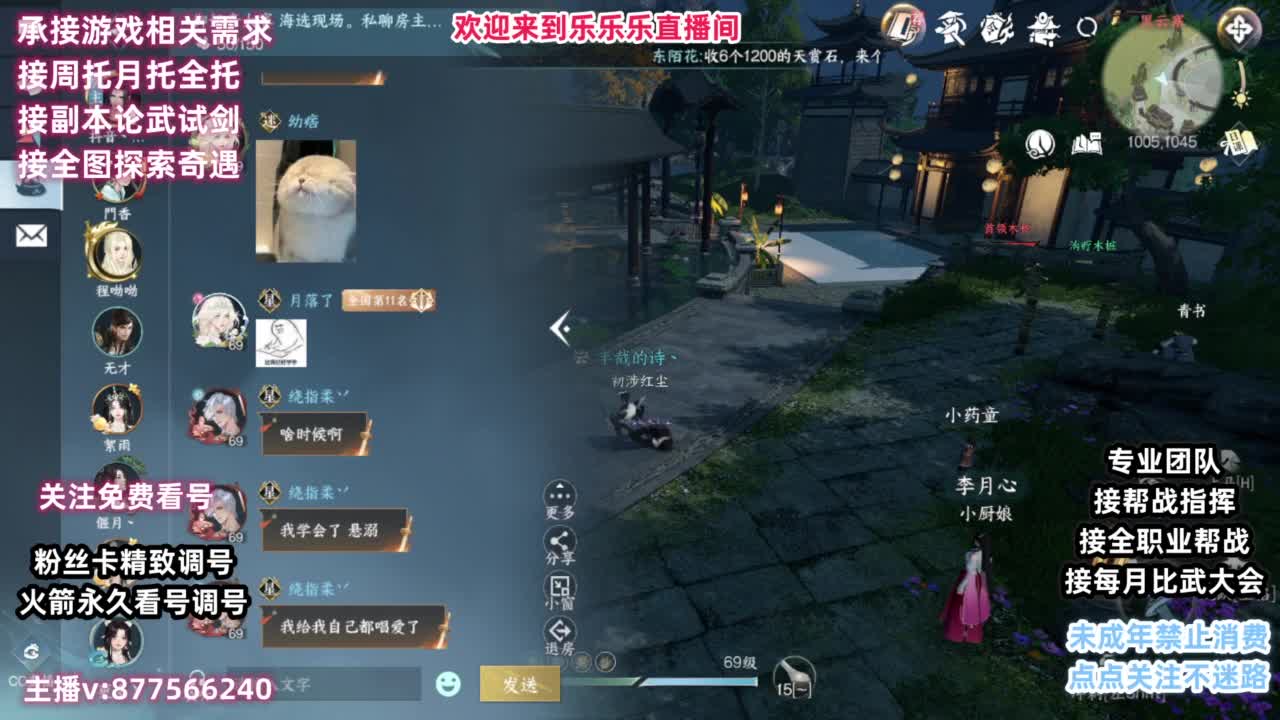Open the clock icon left of the minimap
Image resolution: width=1280 pixels, height=720 pixels.
click(x=1038, y=142)
